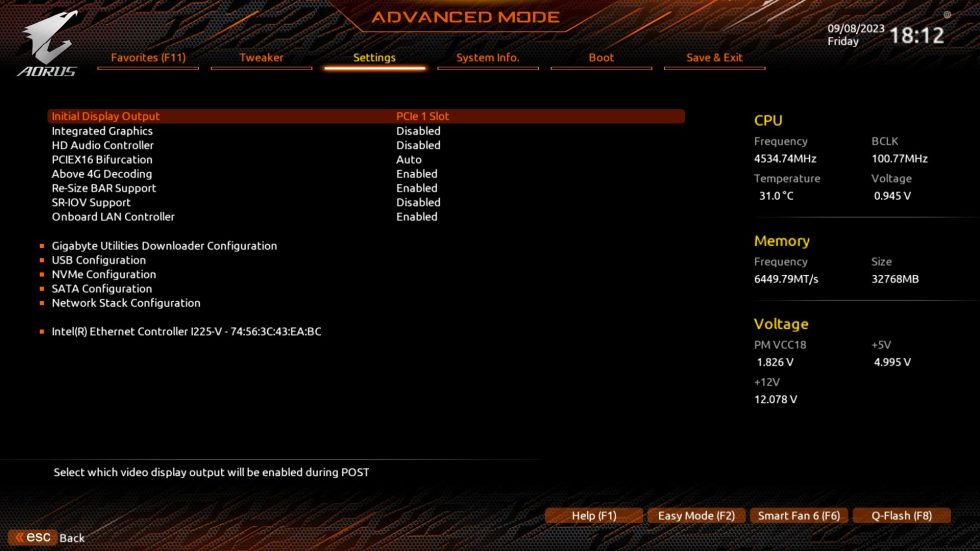
Task: Show the Help (F1) panel
Action: tap(593, 516)
